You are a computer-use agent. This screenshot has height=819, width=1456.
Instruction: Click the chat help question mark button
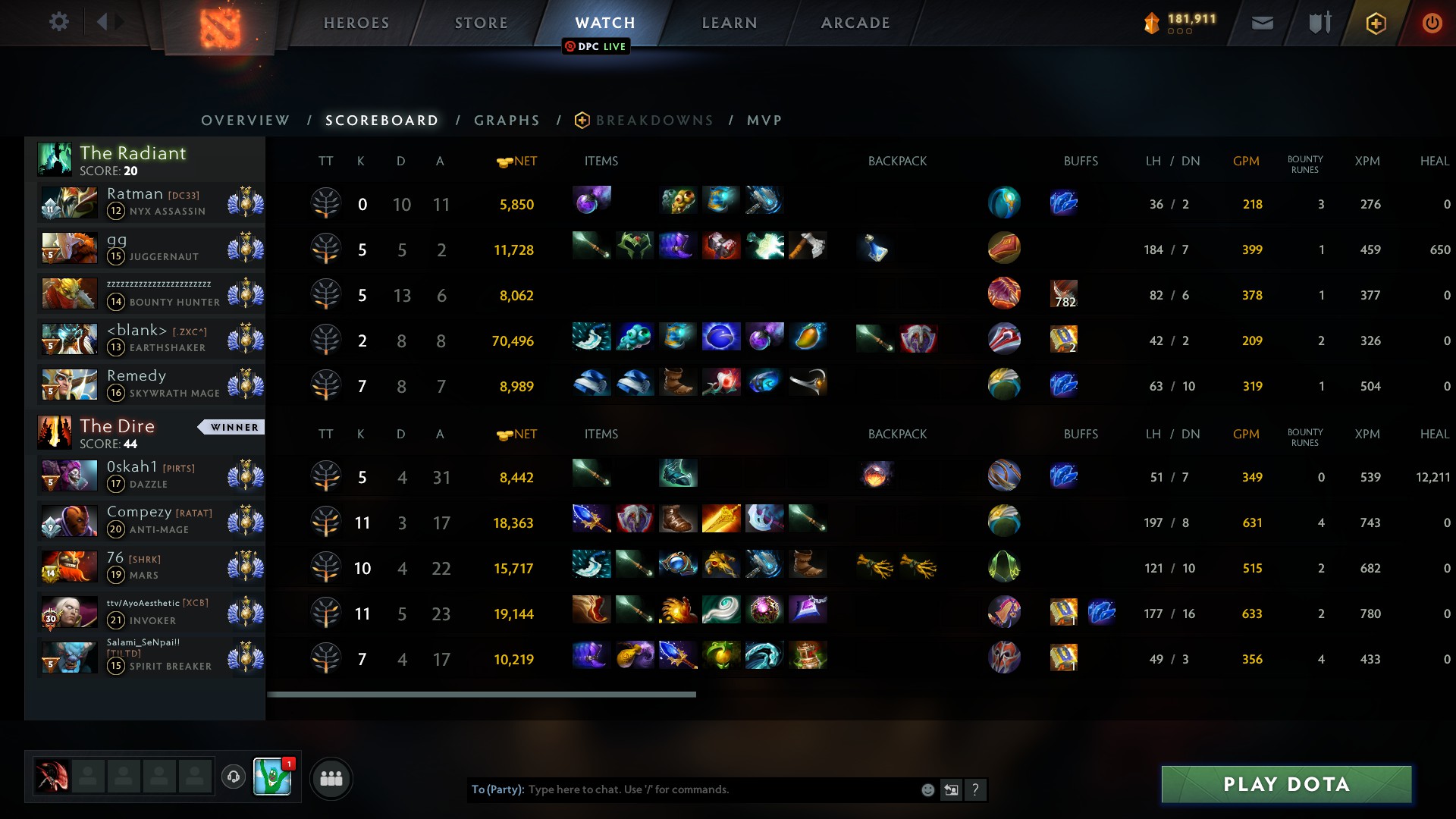pyautogui.click(x=977, y=789)
